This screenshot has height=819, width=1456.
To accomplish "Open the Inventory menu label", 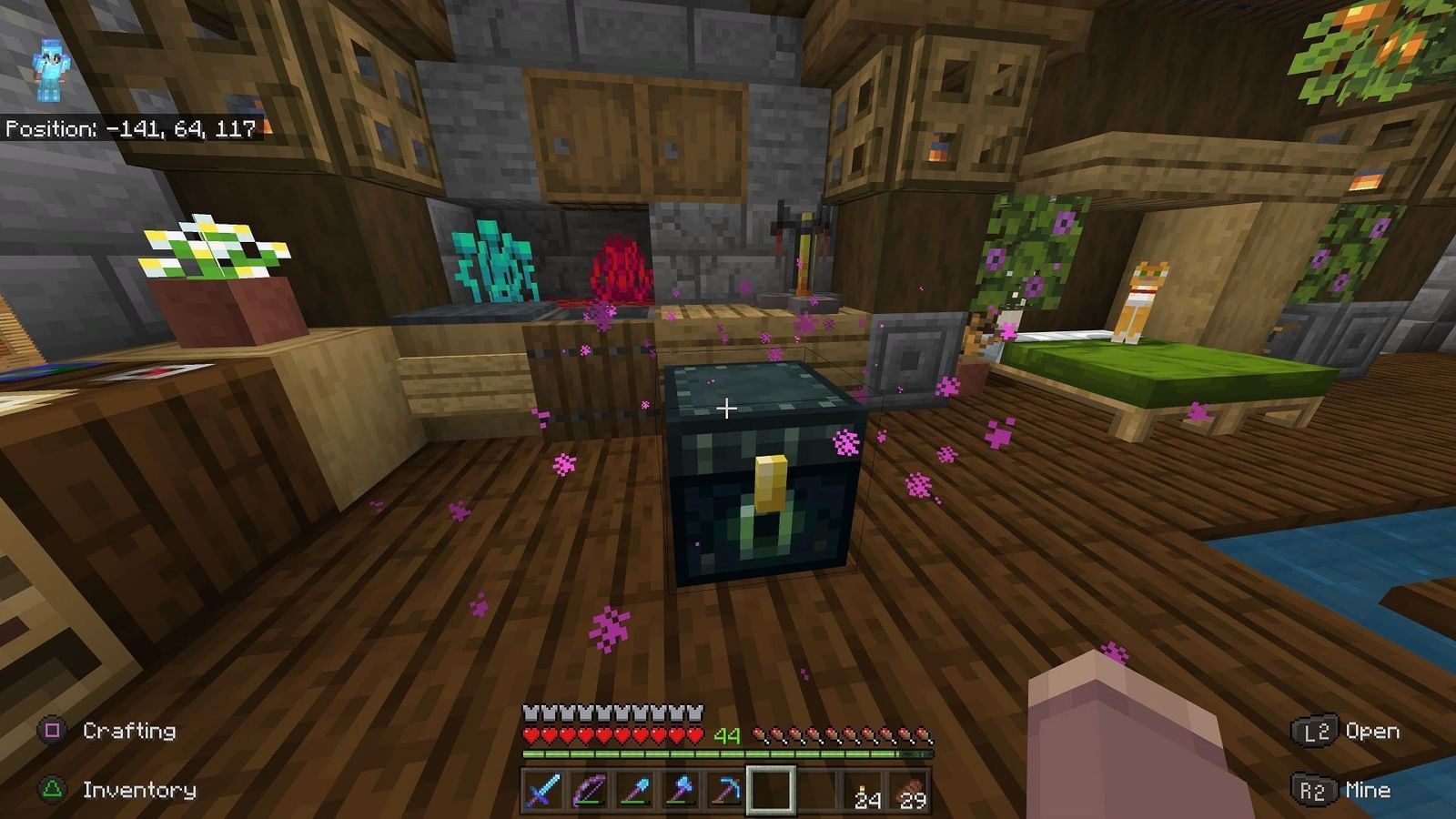I will (x=136, y=788).
